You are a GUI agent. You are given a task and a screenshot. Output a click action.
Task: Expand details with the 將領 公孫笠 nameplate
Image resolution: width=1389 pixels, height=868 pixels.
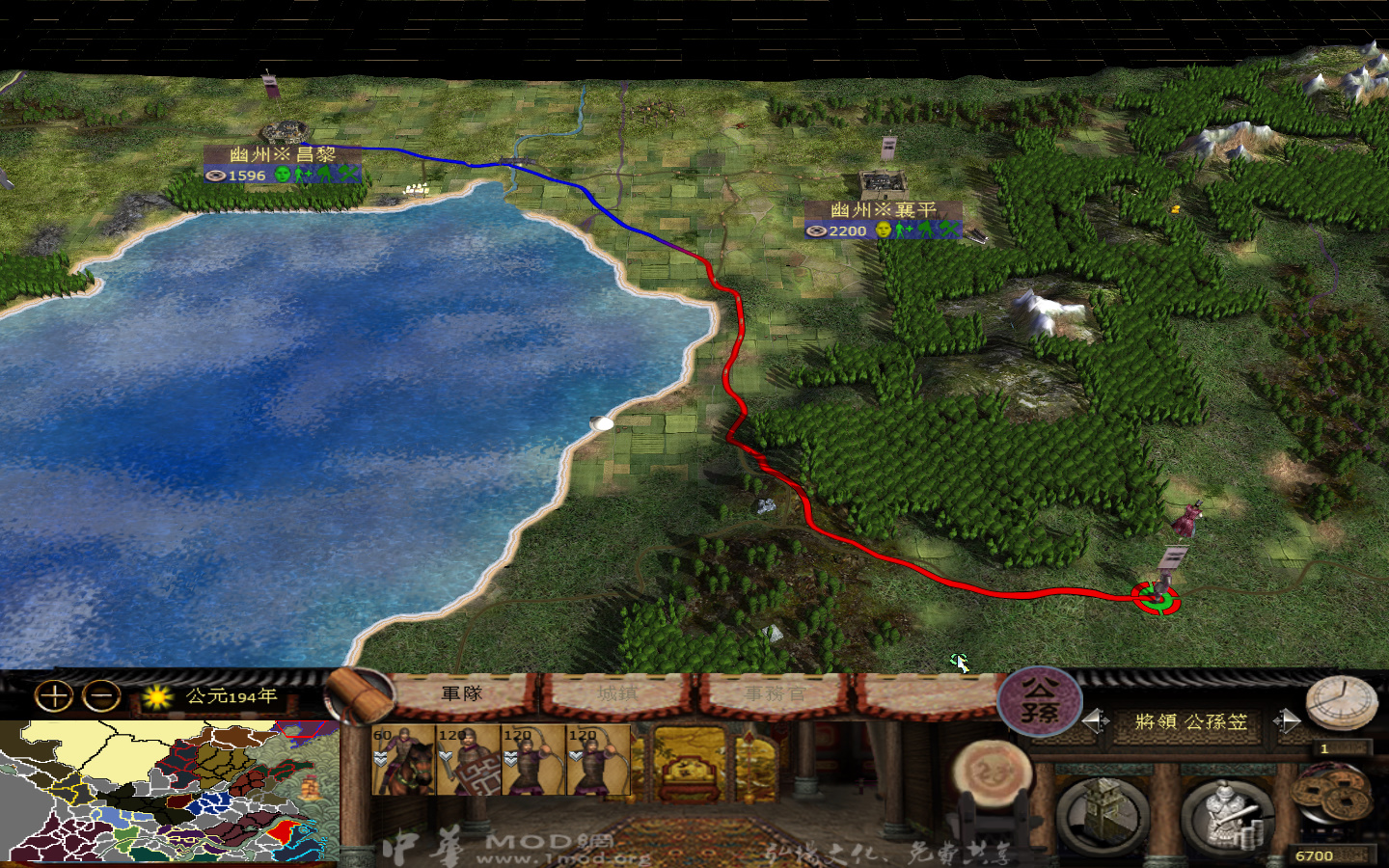(x=1188, y=720)
